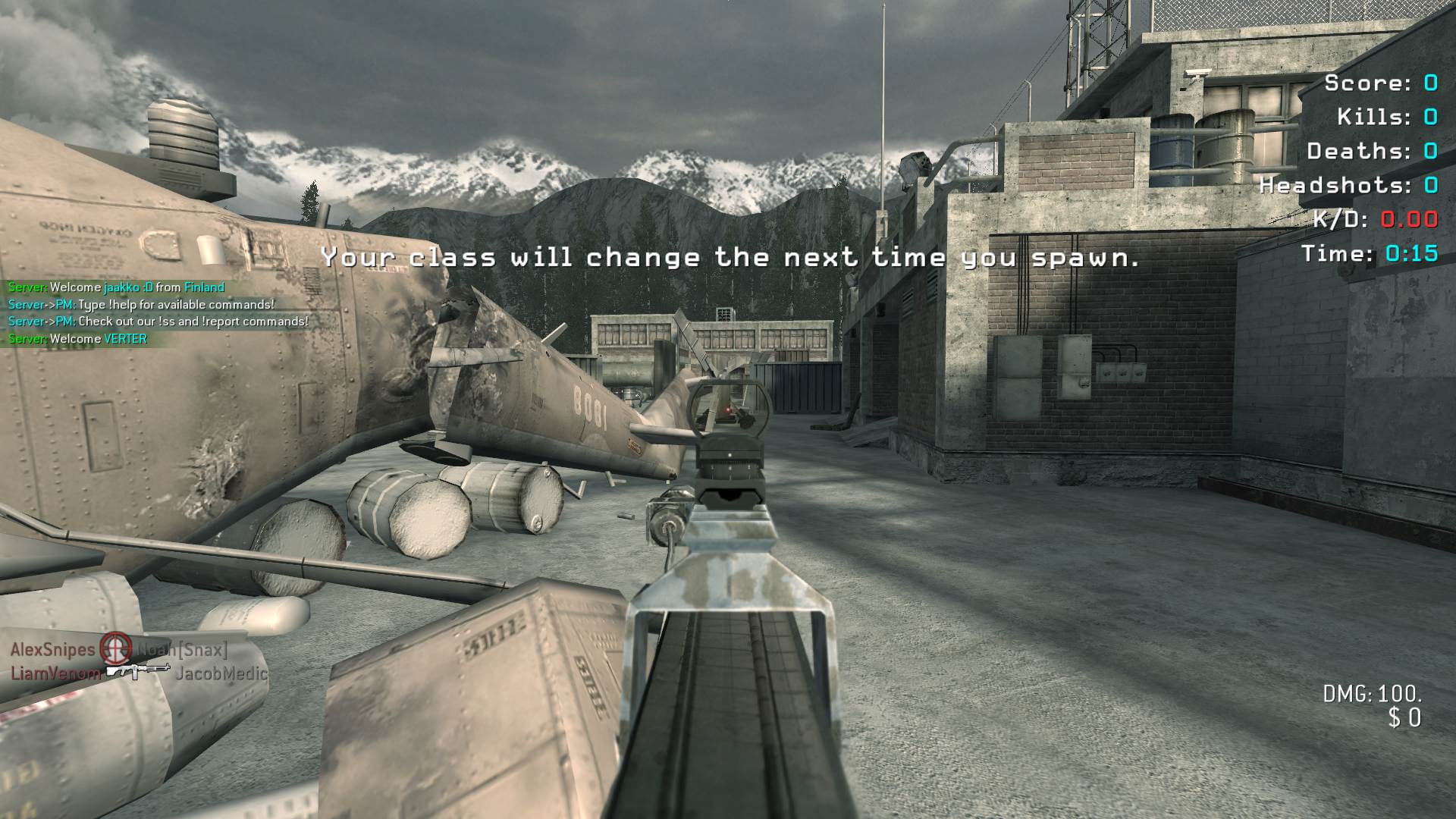Click the !help commands chat line

141,305
